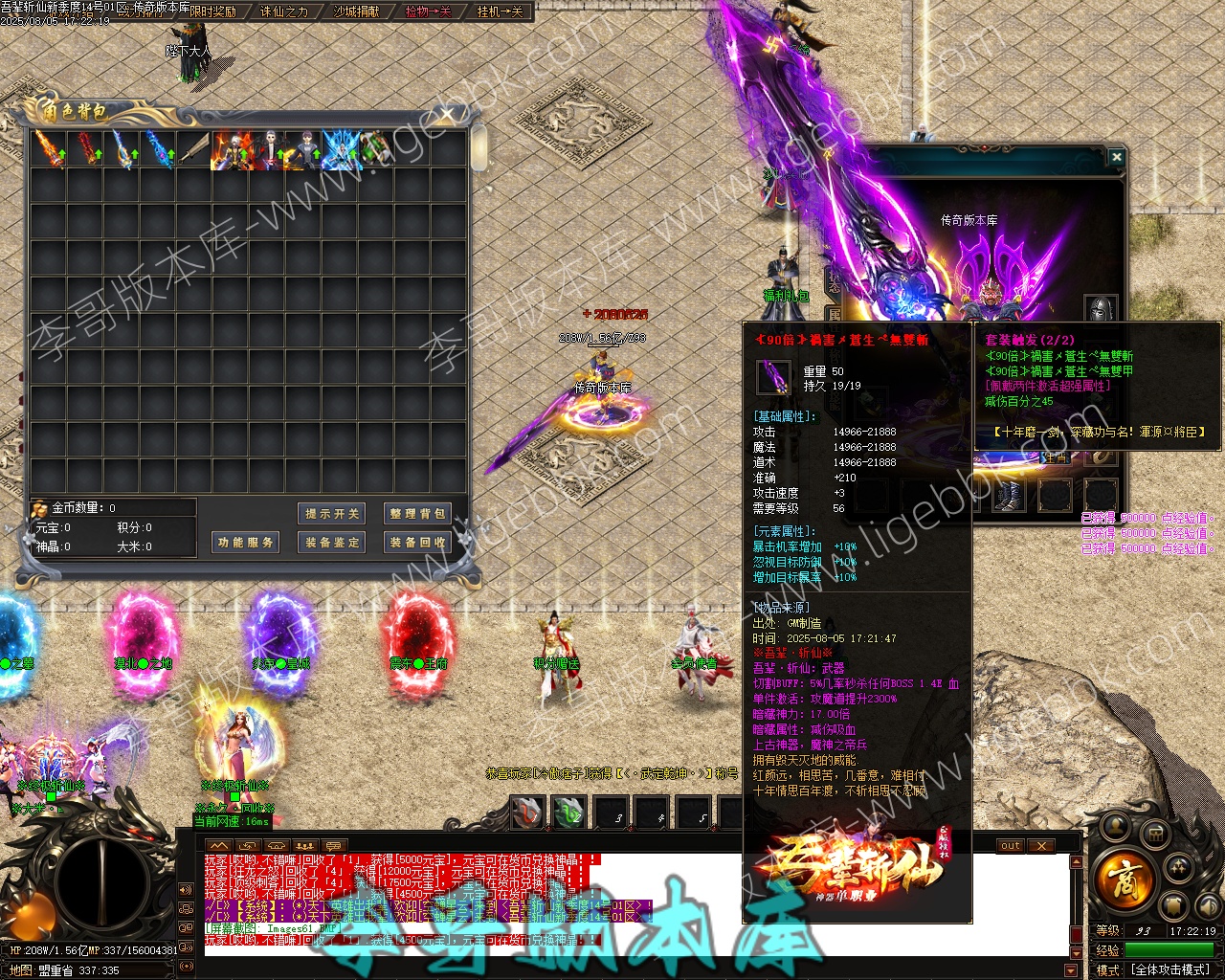The width and height of the screenshot is (1225, 980).
Task: Open the 限时奖励 timed rewards menu
Action: pyautogui.click(x=212, y=11)
